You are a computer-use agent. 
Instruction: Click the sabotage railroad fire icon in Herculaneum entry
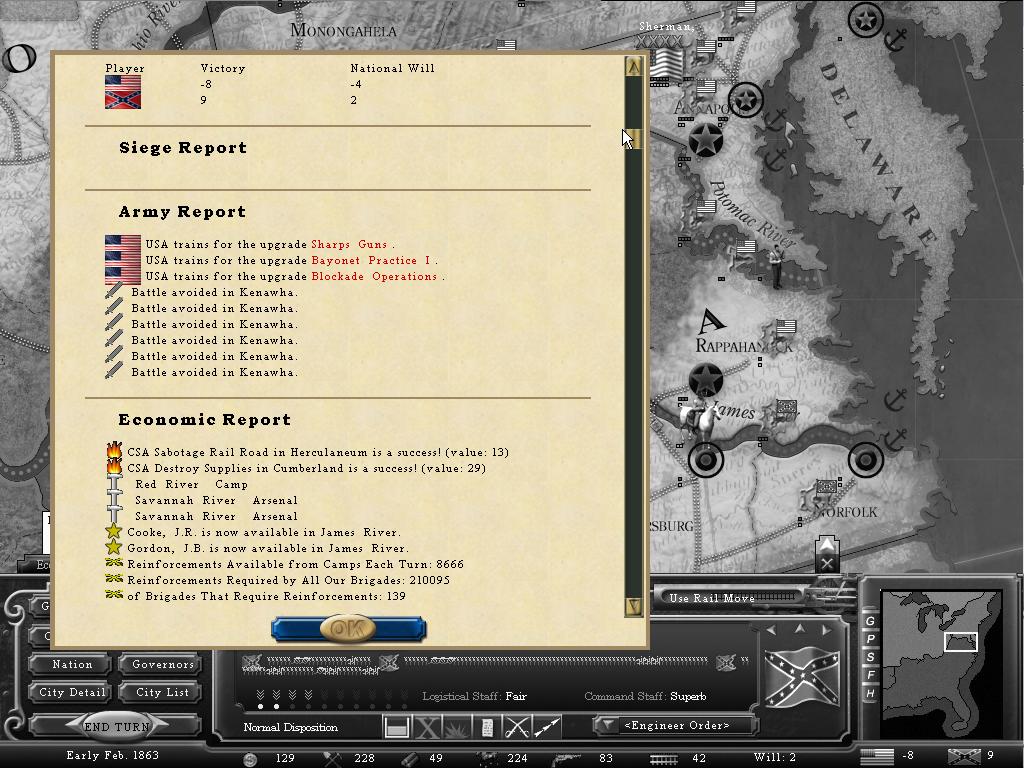114,452
